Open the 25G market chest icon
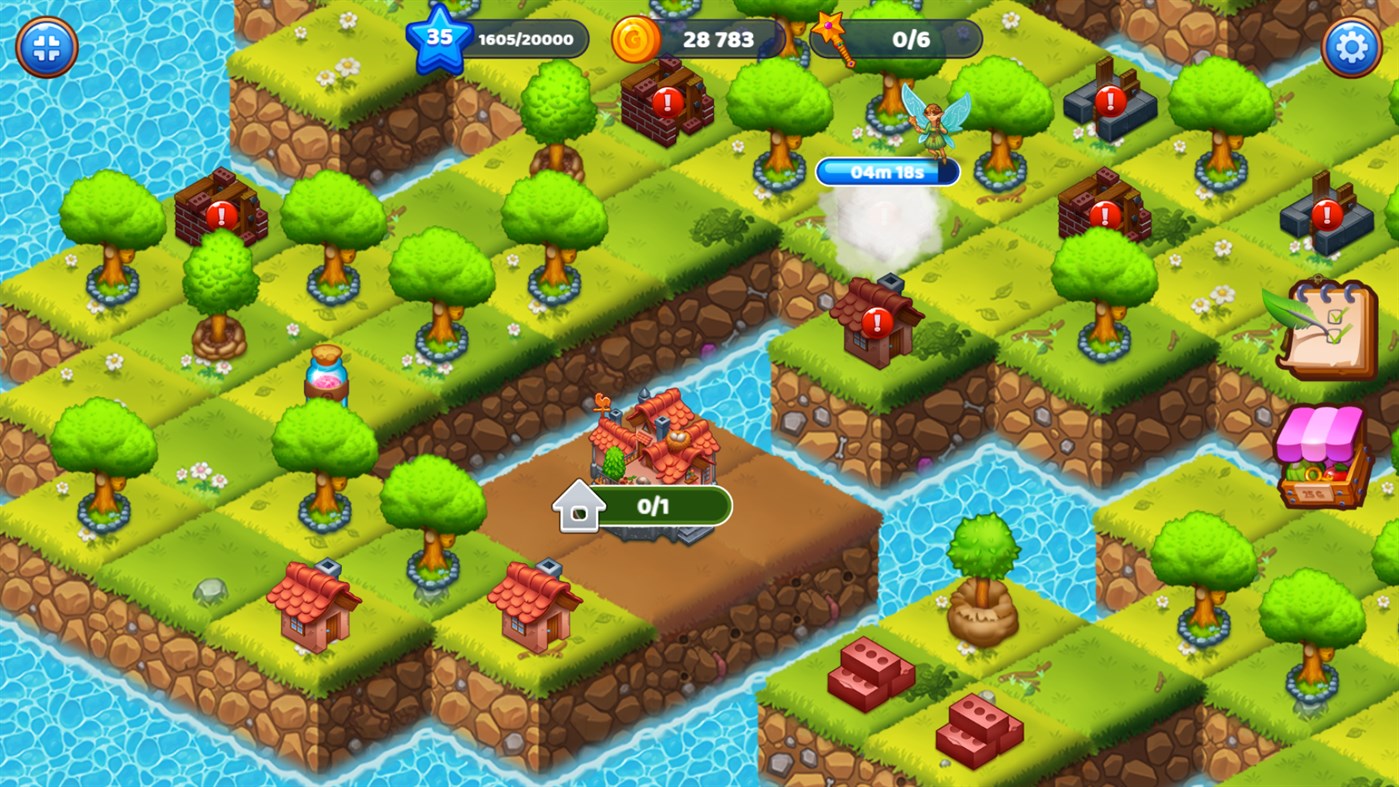Image resolution: width=1399 pixels, height=787 pixels. (1322, 455)
